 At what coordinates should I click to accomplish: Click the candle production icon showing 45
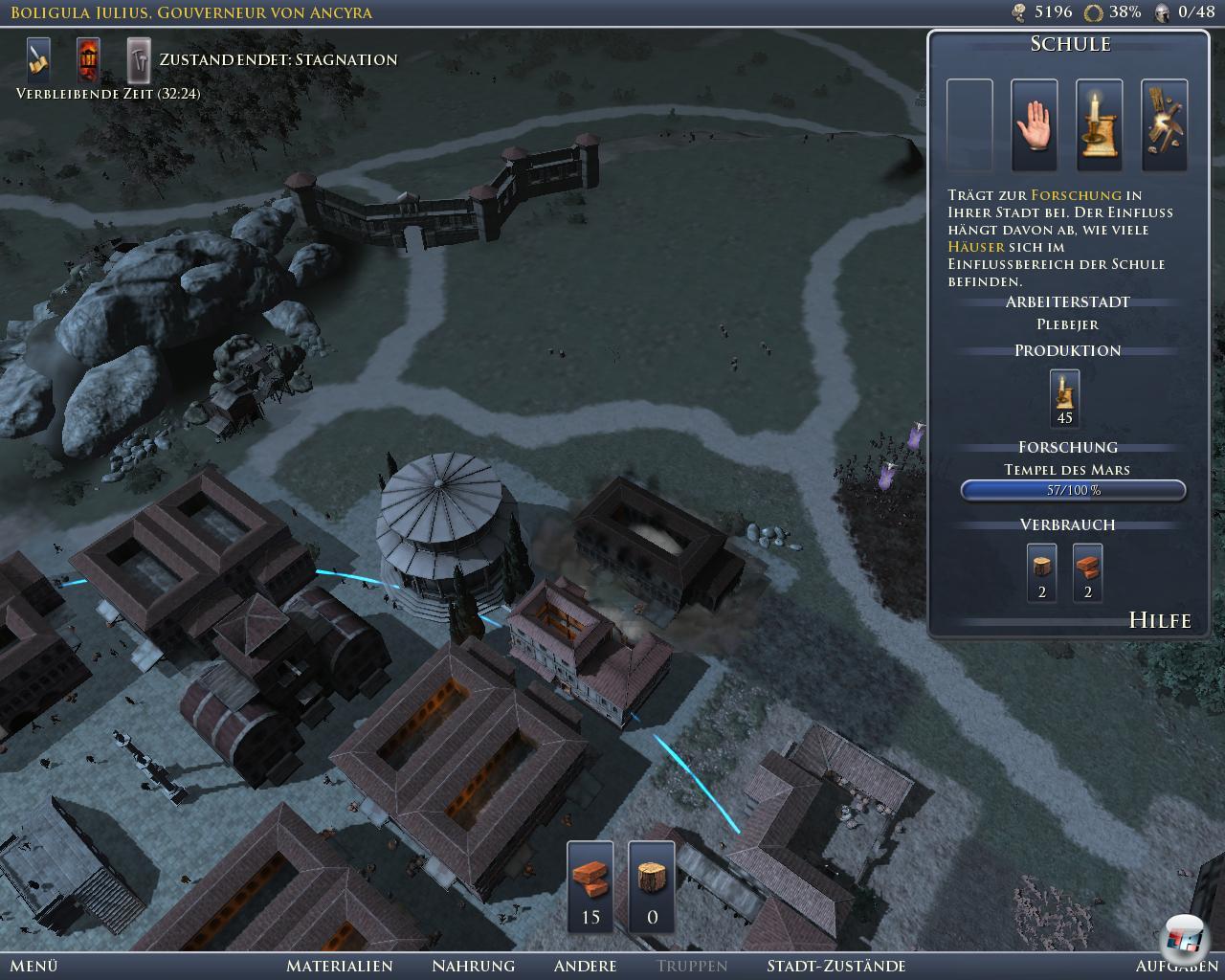1064,398
